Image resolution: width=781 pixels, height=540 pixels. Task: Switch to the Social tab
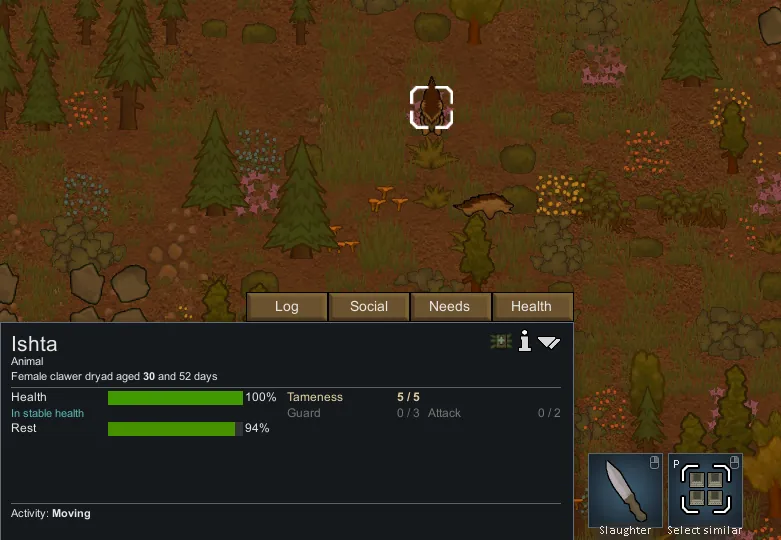pos(369,307)
